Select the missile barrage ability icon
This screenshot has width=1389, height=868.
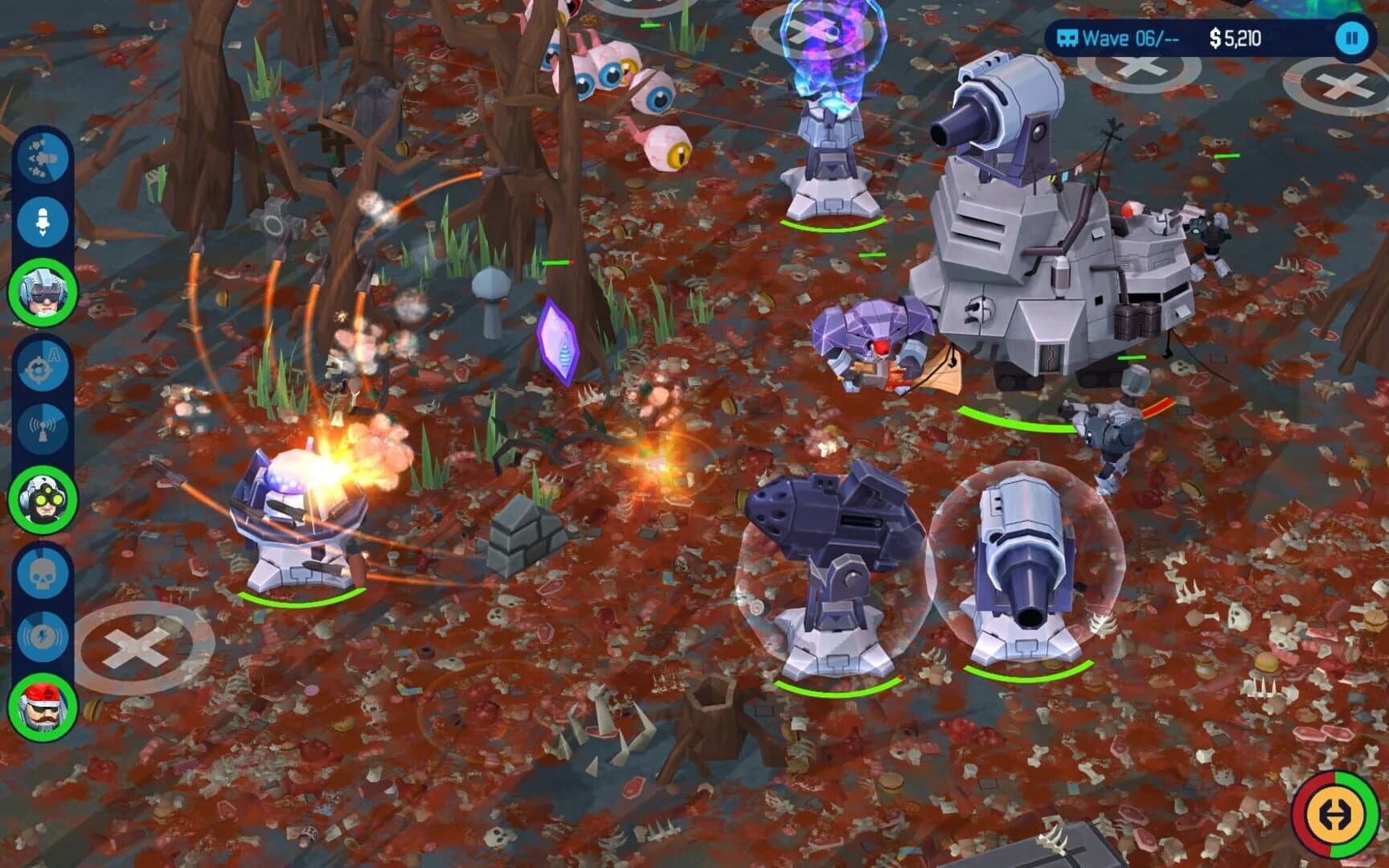[44, 157]
